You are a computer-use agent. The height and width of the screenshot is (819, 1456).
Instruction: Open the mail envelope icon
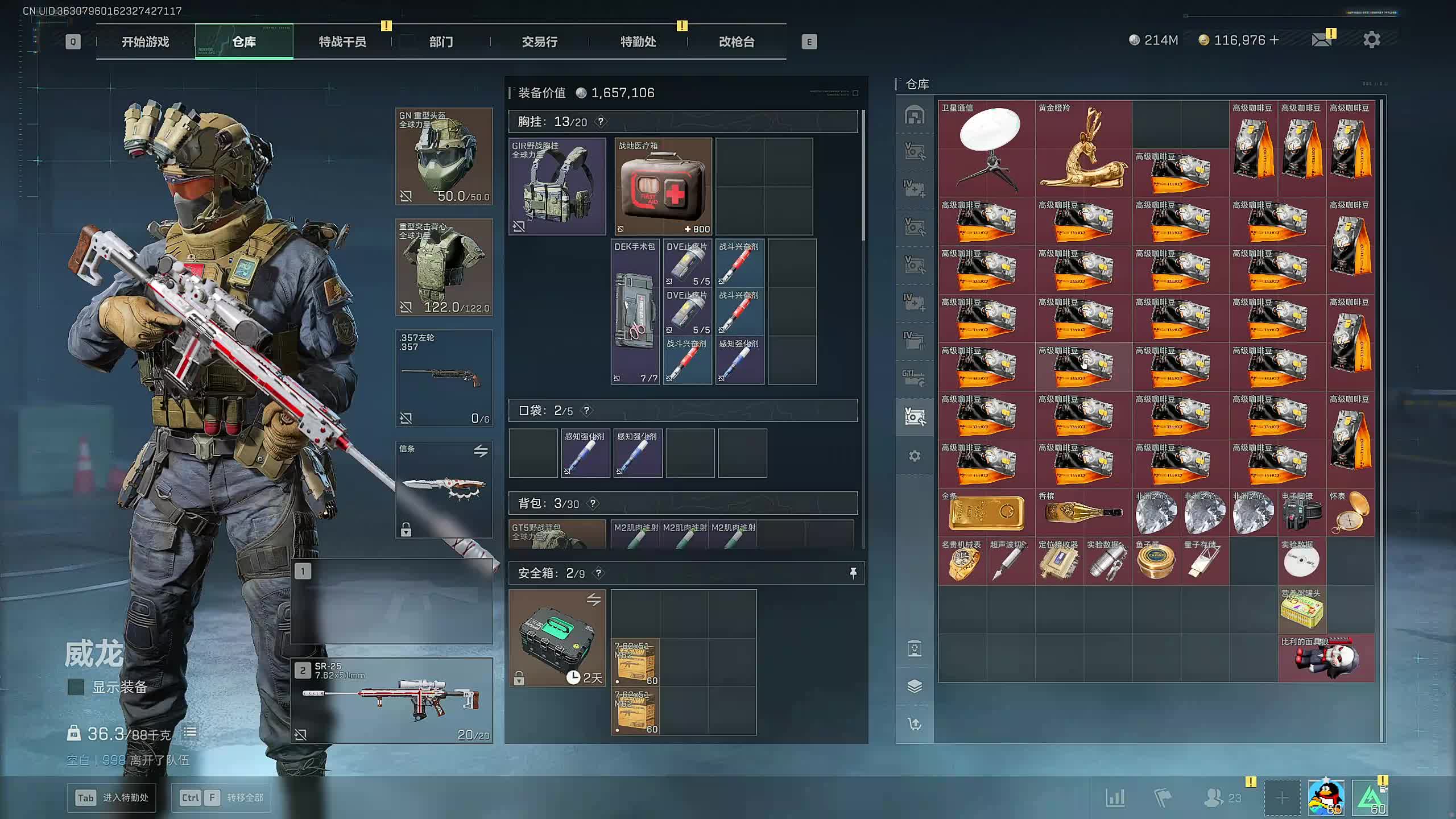[1321, 40]
